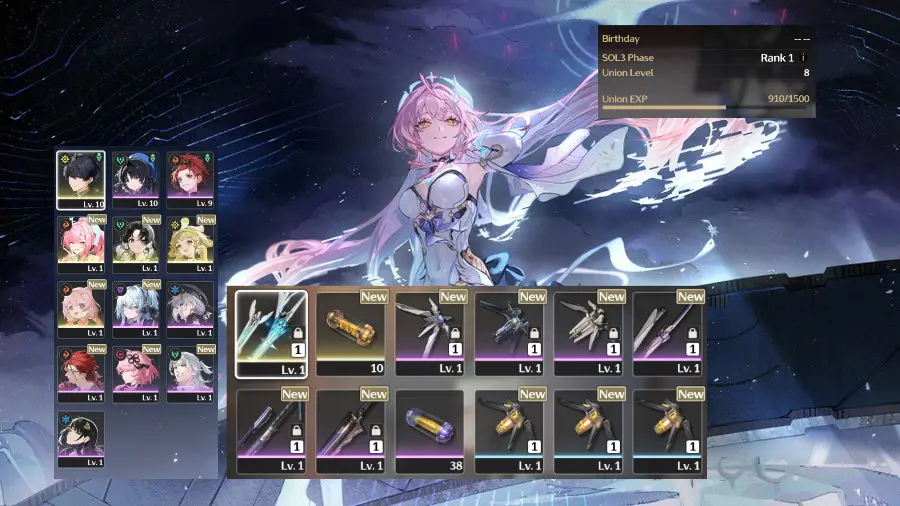Image resolution: width=900 pixels, height=506 pixels.
Task: Pick the pink-haired character with black bow
Action: [135, 374]
